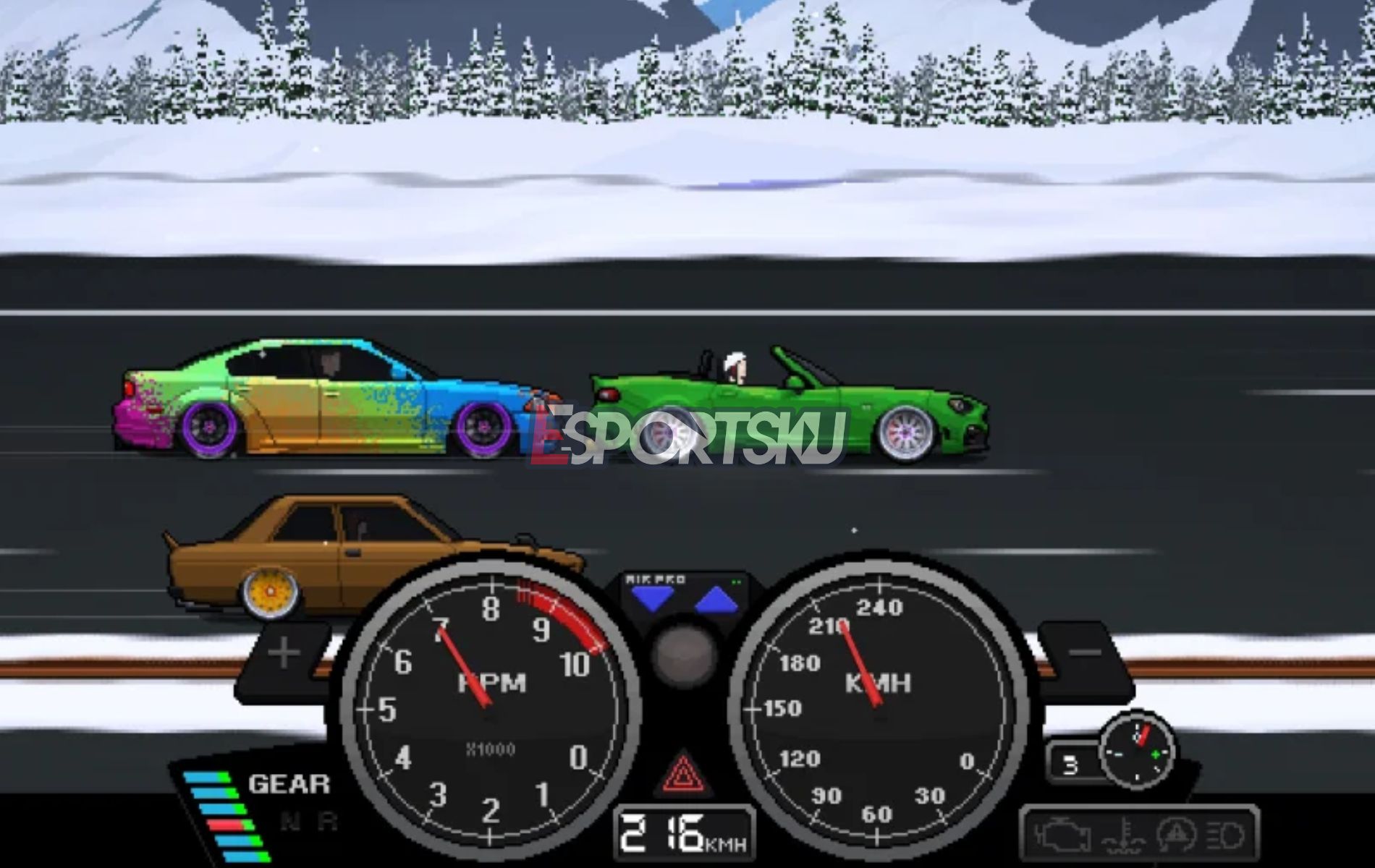The image size is (1375, 868).
Task: Tap the traction control warning icon
Action: click(1177, 835)
